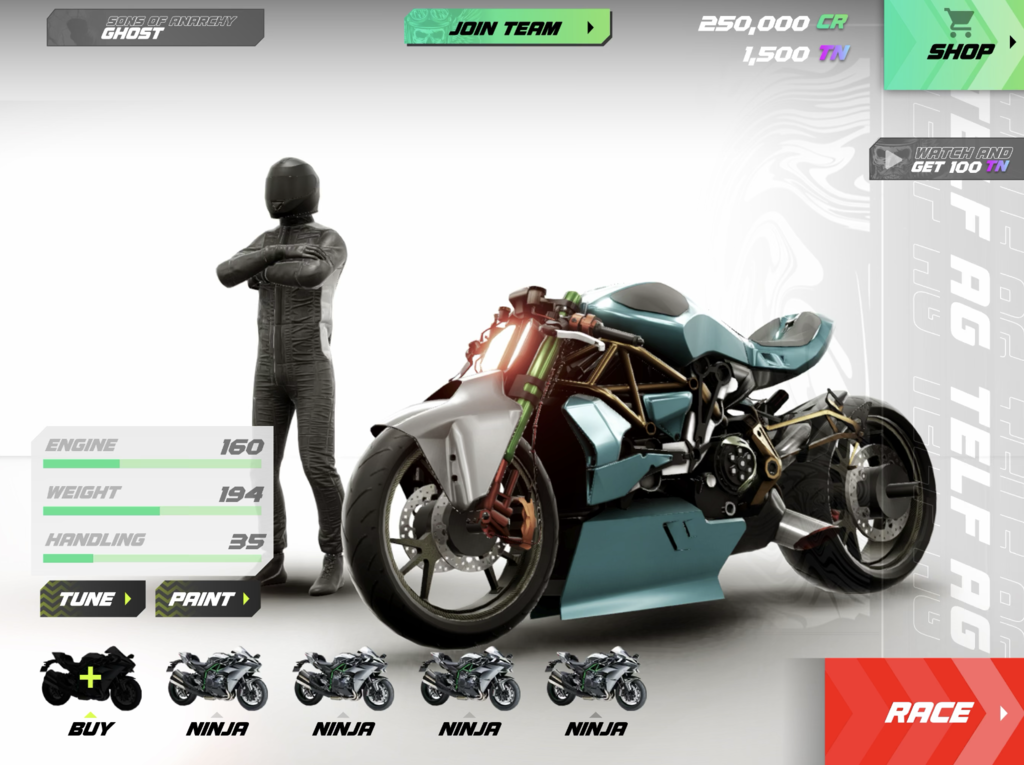Open the Tune menu
This screenshot has height=765, width=1024.
click(x=92, y=599)
